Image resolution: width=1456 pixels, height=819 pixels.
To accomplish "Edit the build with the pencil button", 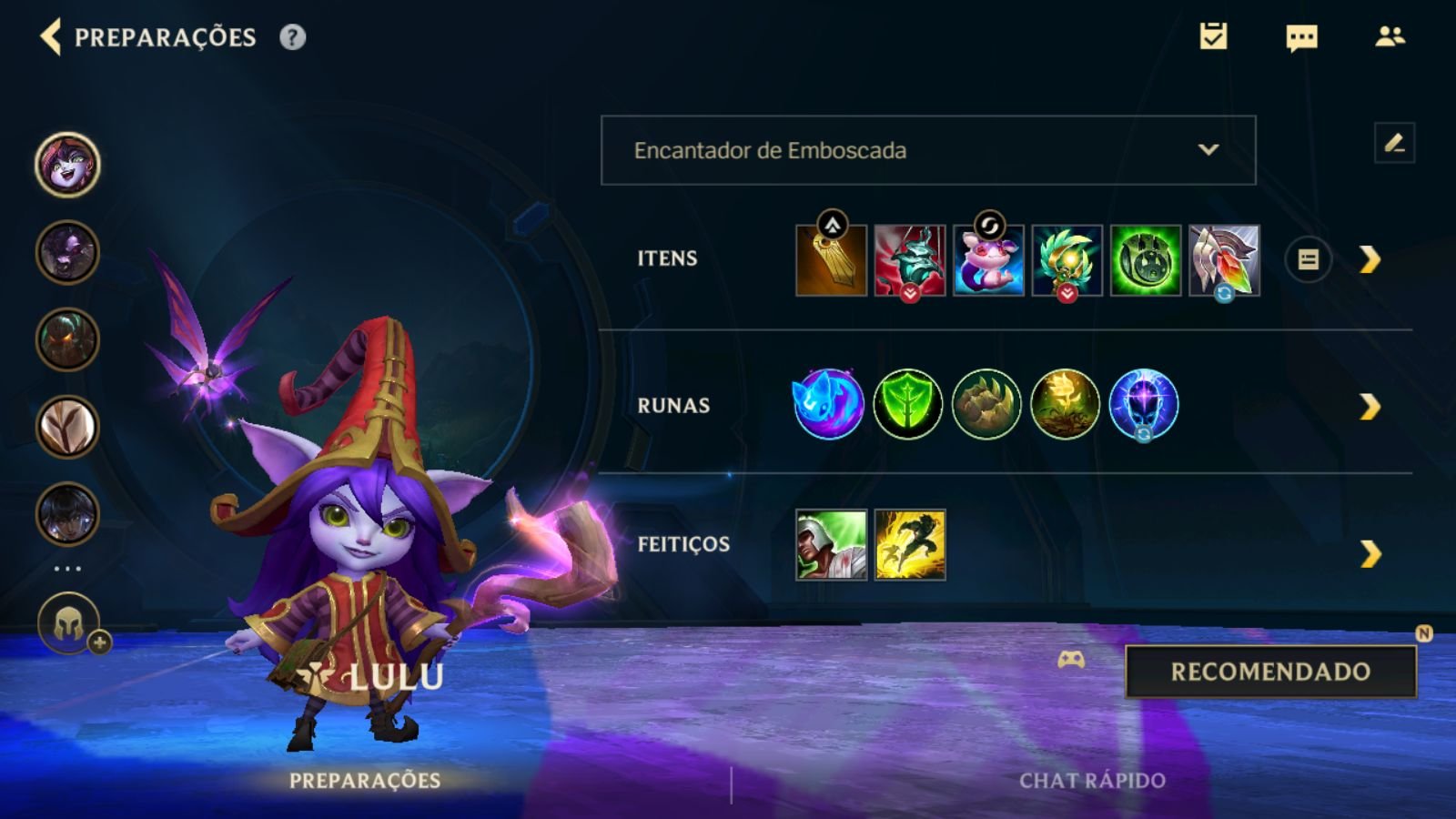I will (x=1394, y=143).
